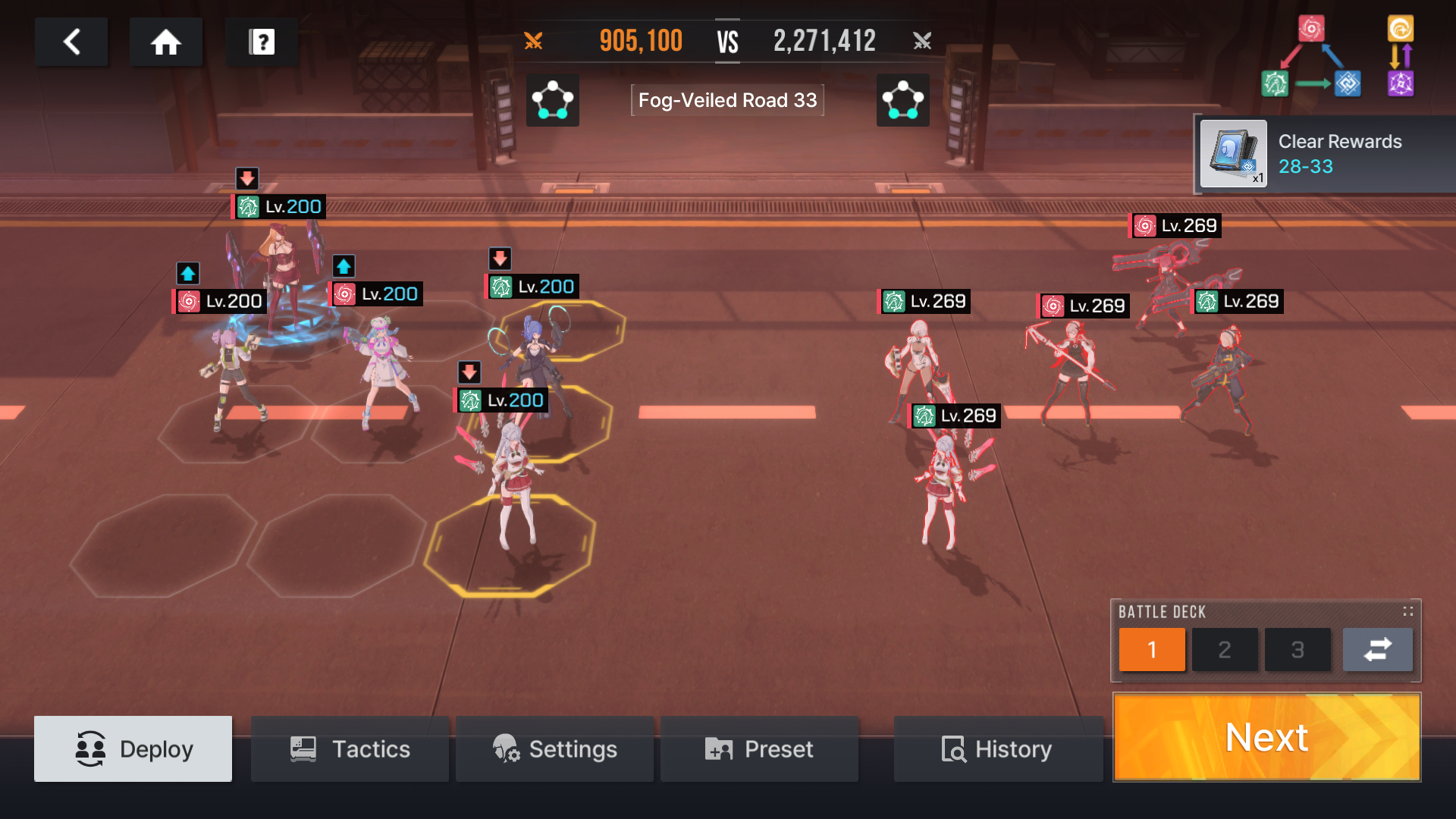1456x819 pixels.
Task: Go back with the arrow button
Action: pyautogui.click(x=71, y=42)
